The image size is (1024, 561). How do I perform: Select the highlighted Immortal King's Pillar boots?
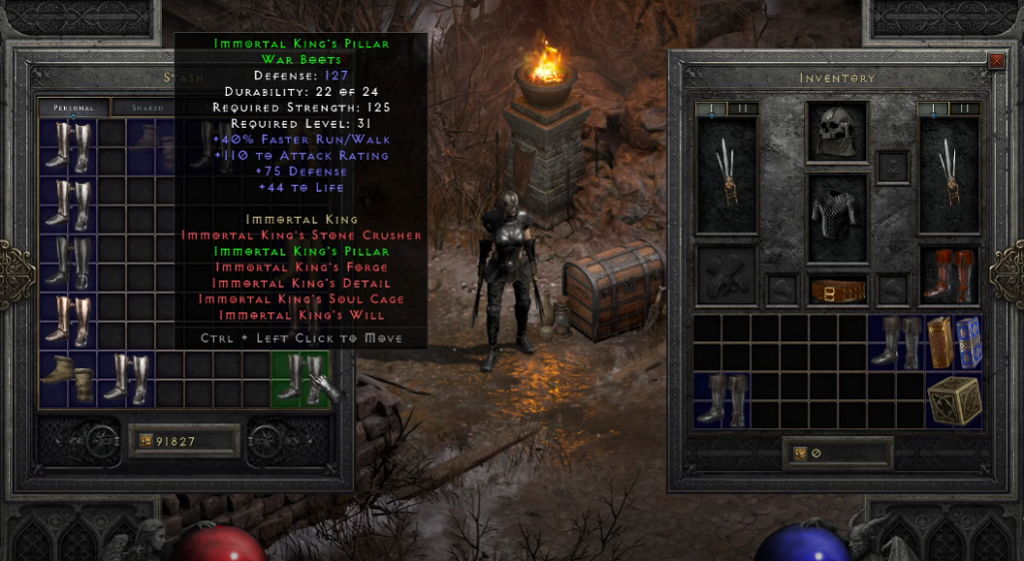299,379
